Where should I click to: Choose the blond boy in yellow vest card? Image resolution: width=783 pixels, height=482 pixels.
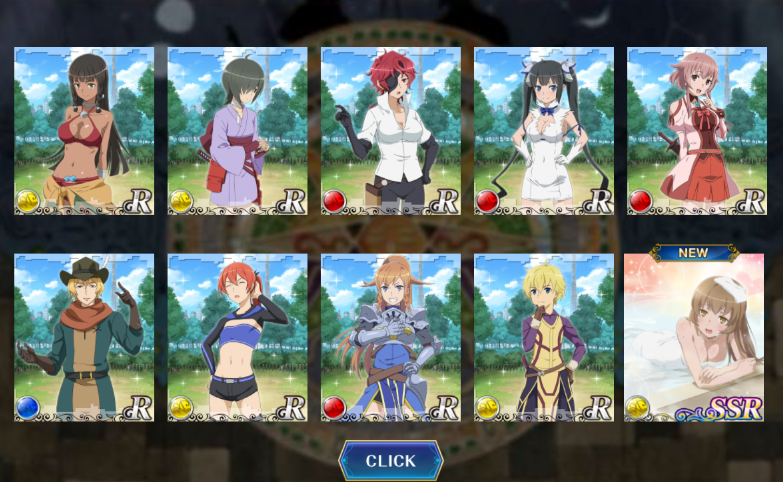pos(543,337)
